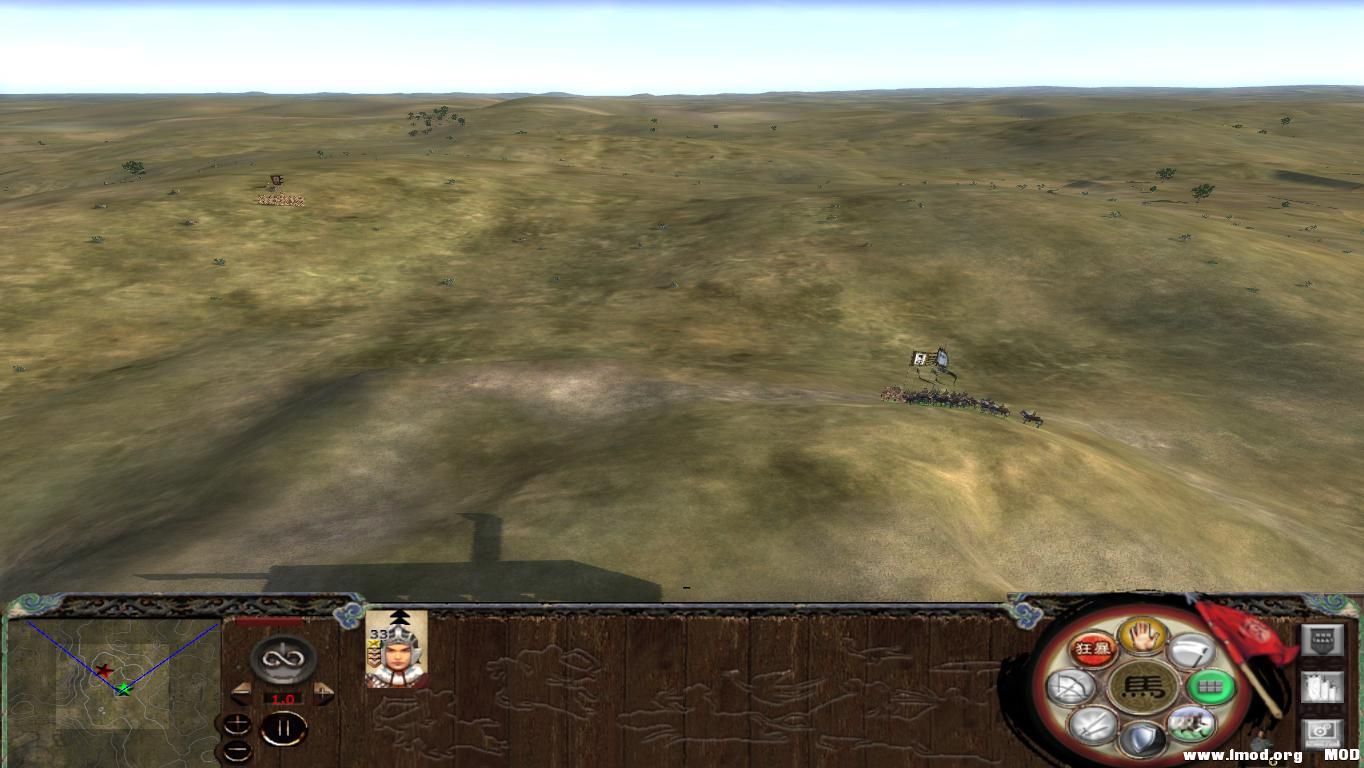1364x768 pixels.
Task: Open the unit statistics panel on the right side
Action: (1323, 686)
